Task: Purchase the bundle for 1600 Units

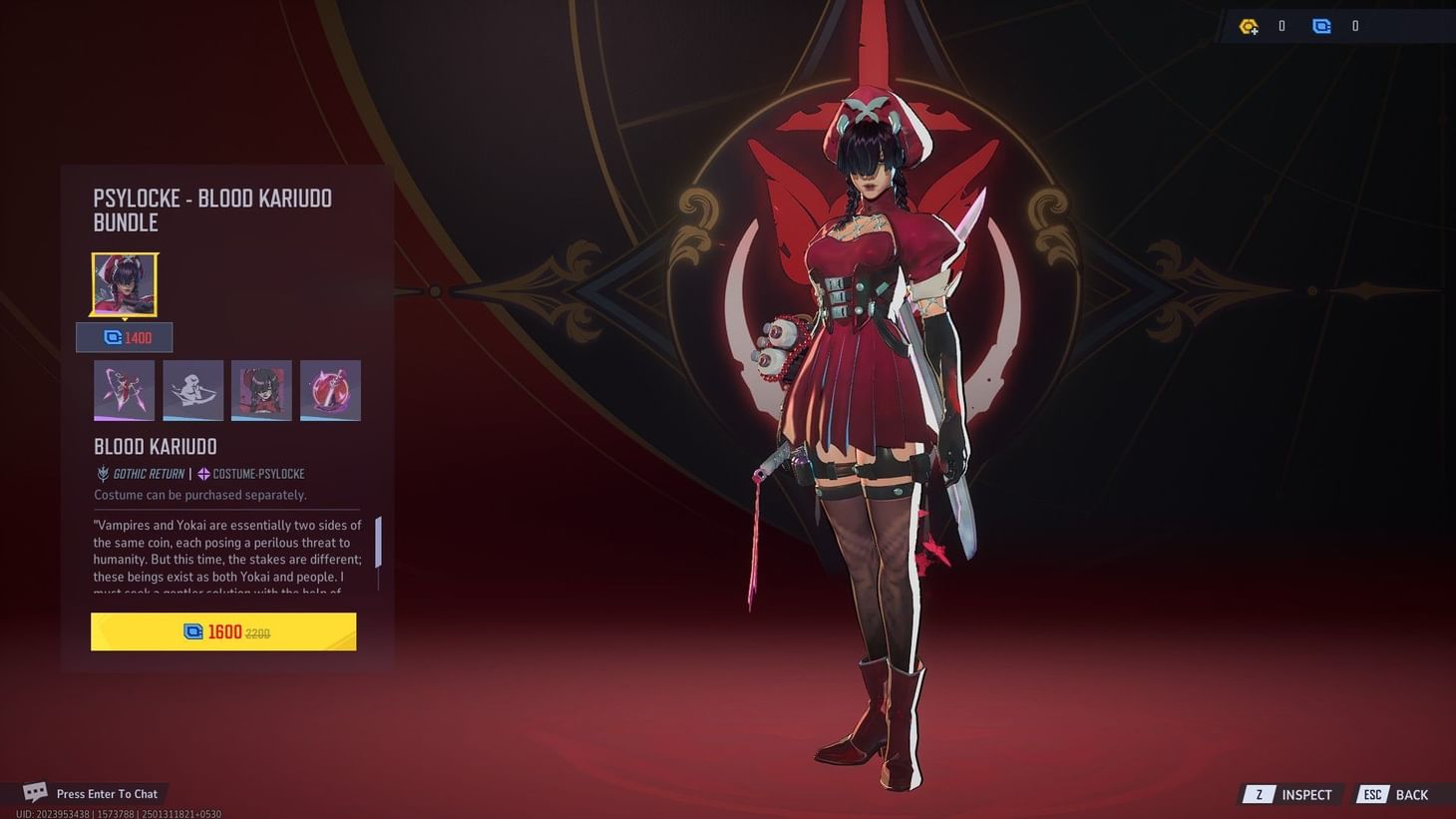Action: pyautogui.click(x=222, y=631)
